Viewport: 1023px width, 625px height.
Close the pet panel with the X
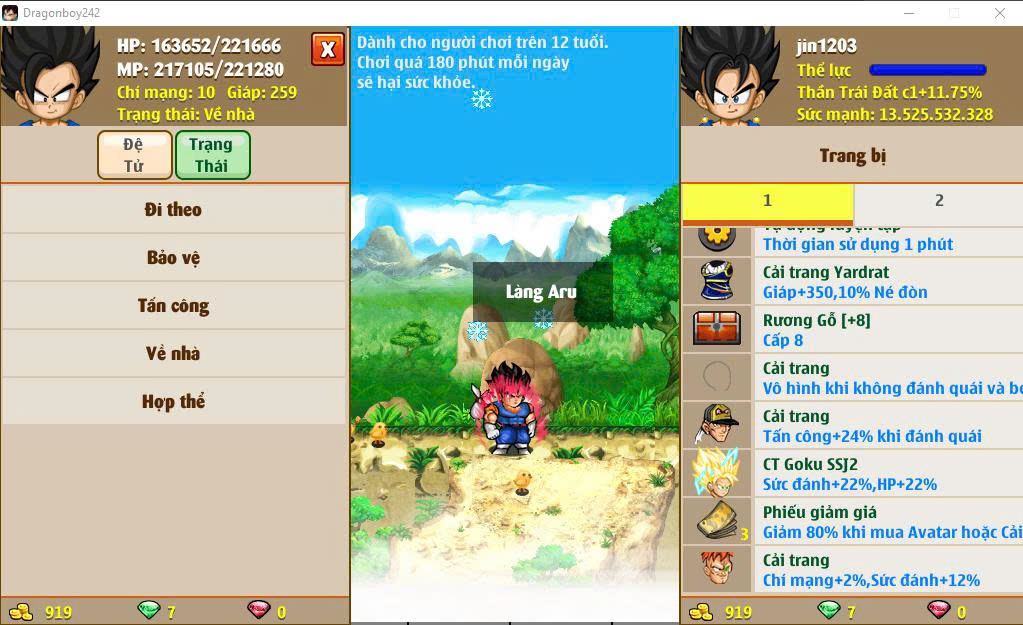point(327,49)
